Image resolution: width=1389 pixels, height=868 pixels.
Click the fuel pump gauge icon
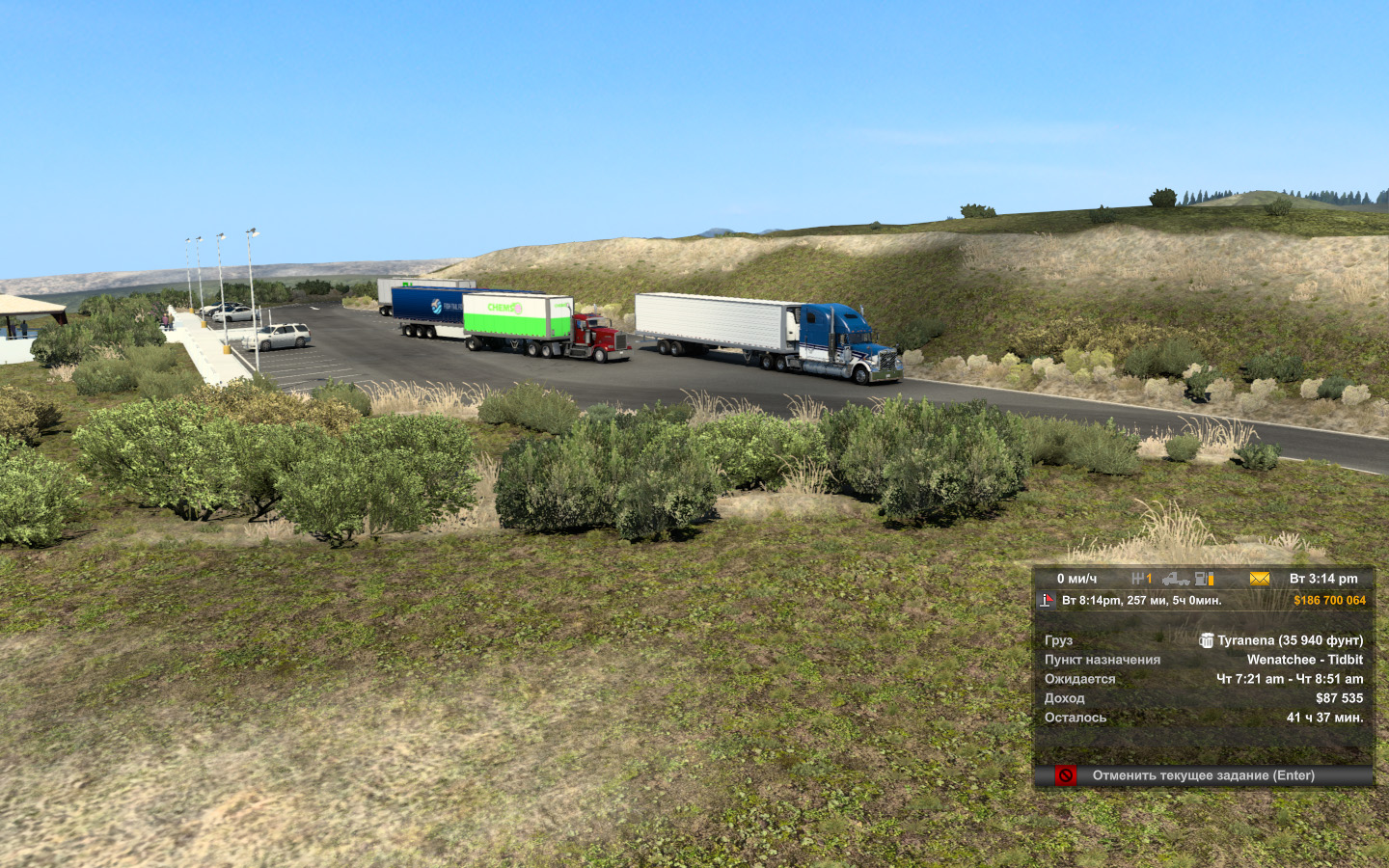[1204, 579]
